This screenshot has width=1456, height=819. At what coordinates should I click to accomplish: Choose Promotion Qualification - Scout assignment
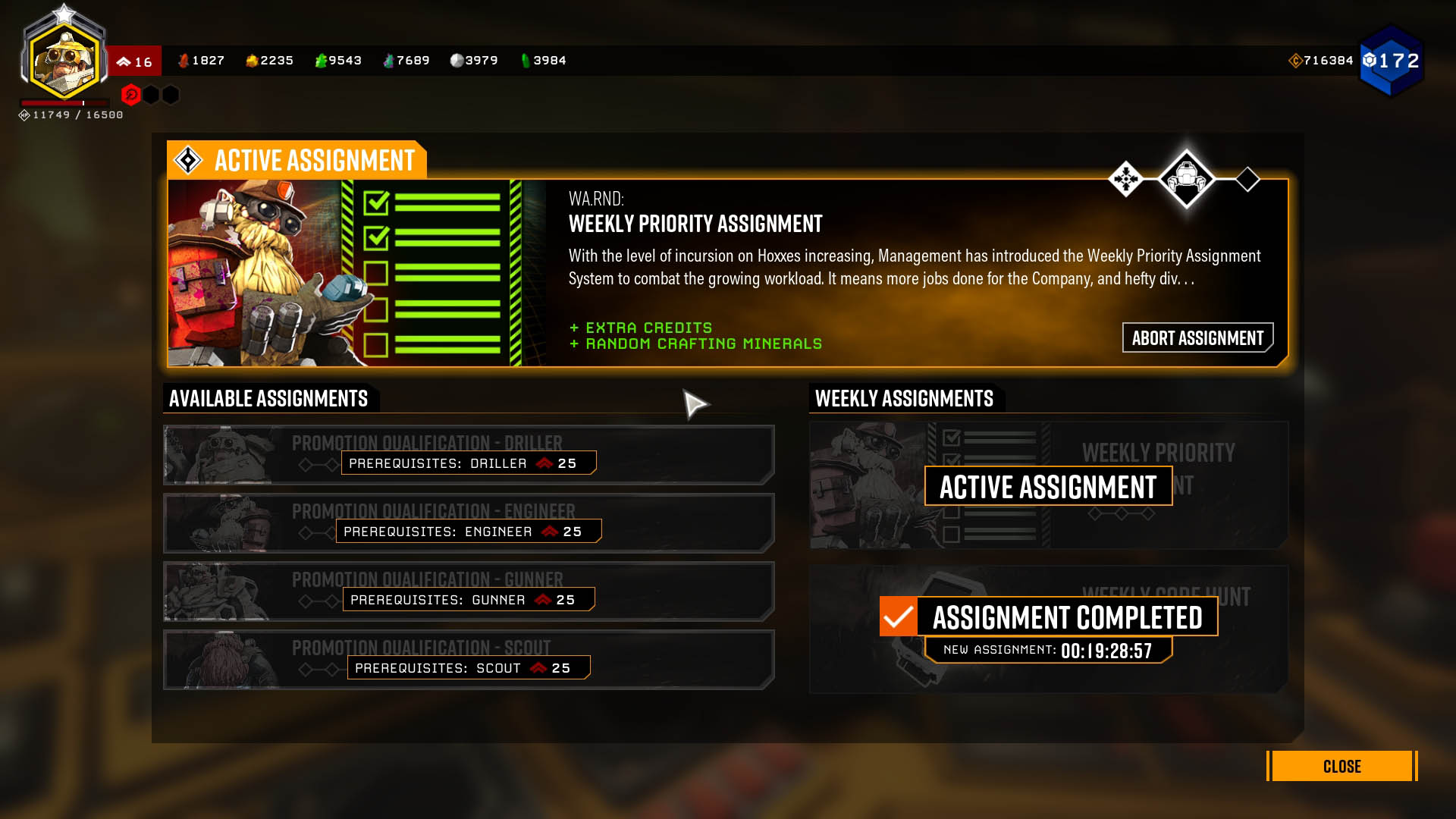[468, 659]
